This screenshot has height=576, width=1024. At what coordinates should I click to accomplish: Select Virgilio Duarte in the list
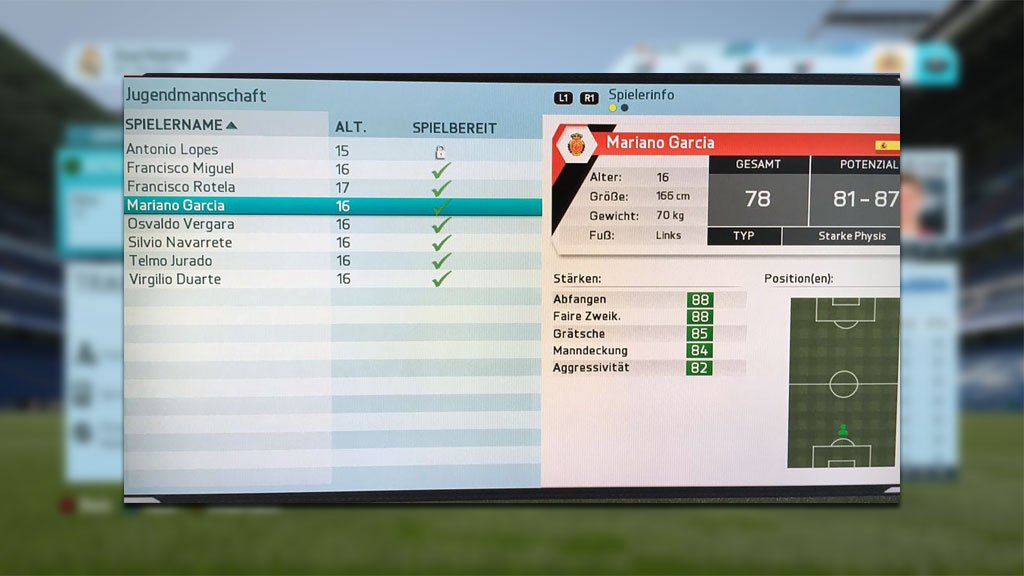pos(175,279)
